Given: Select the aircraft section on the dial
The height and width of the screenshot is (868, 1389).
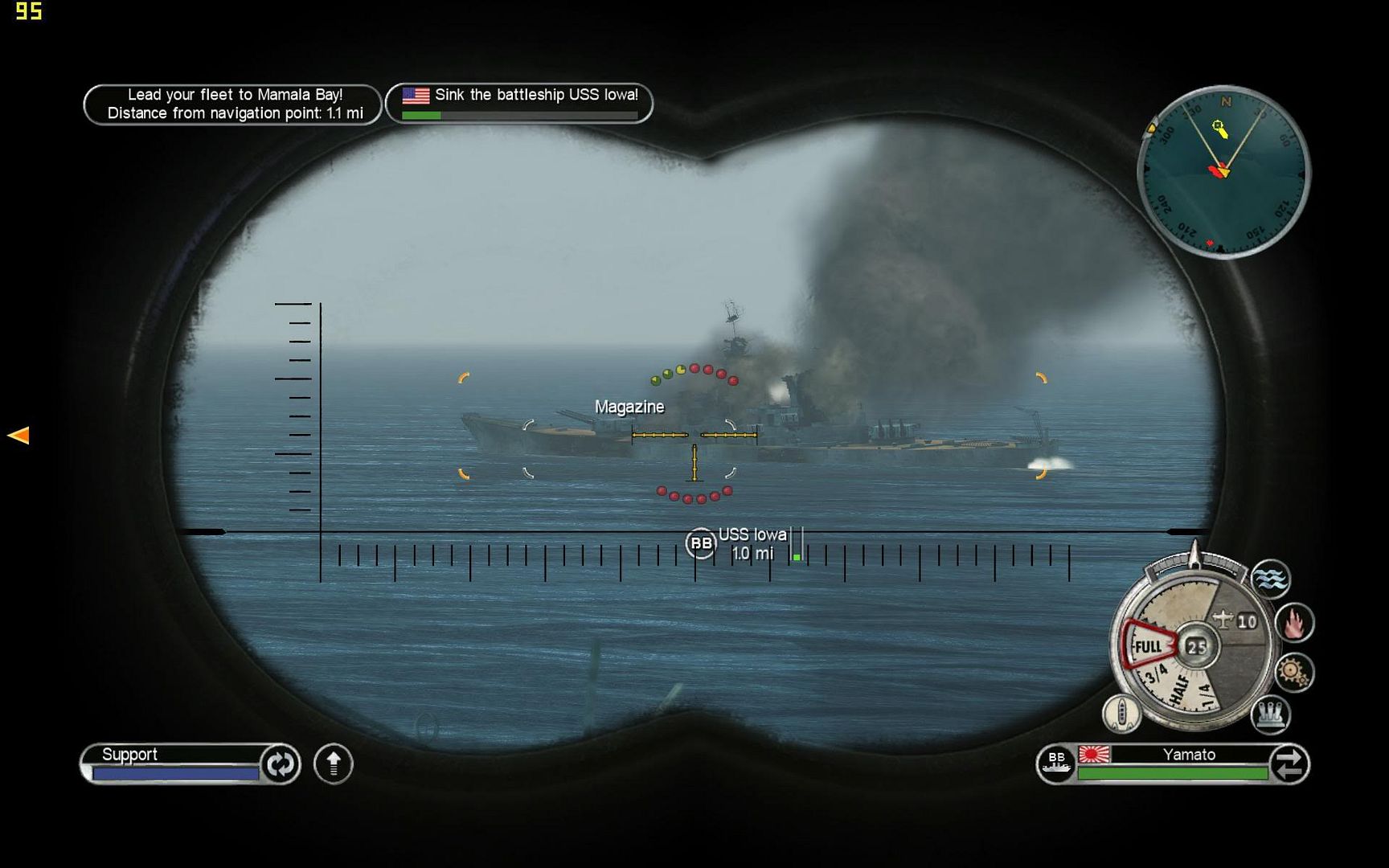Looking at the screenshot, I should click(1235, 620).
